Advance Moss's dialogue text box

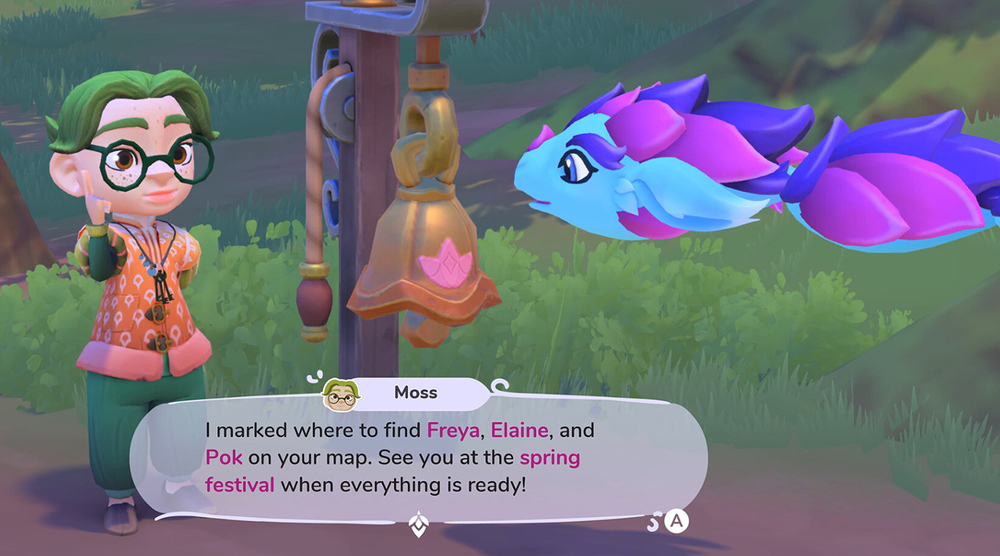point(677,521)
